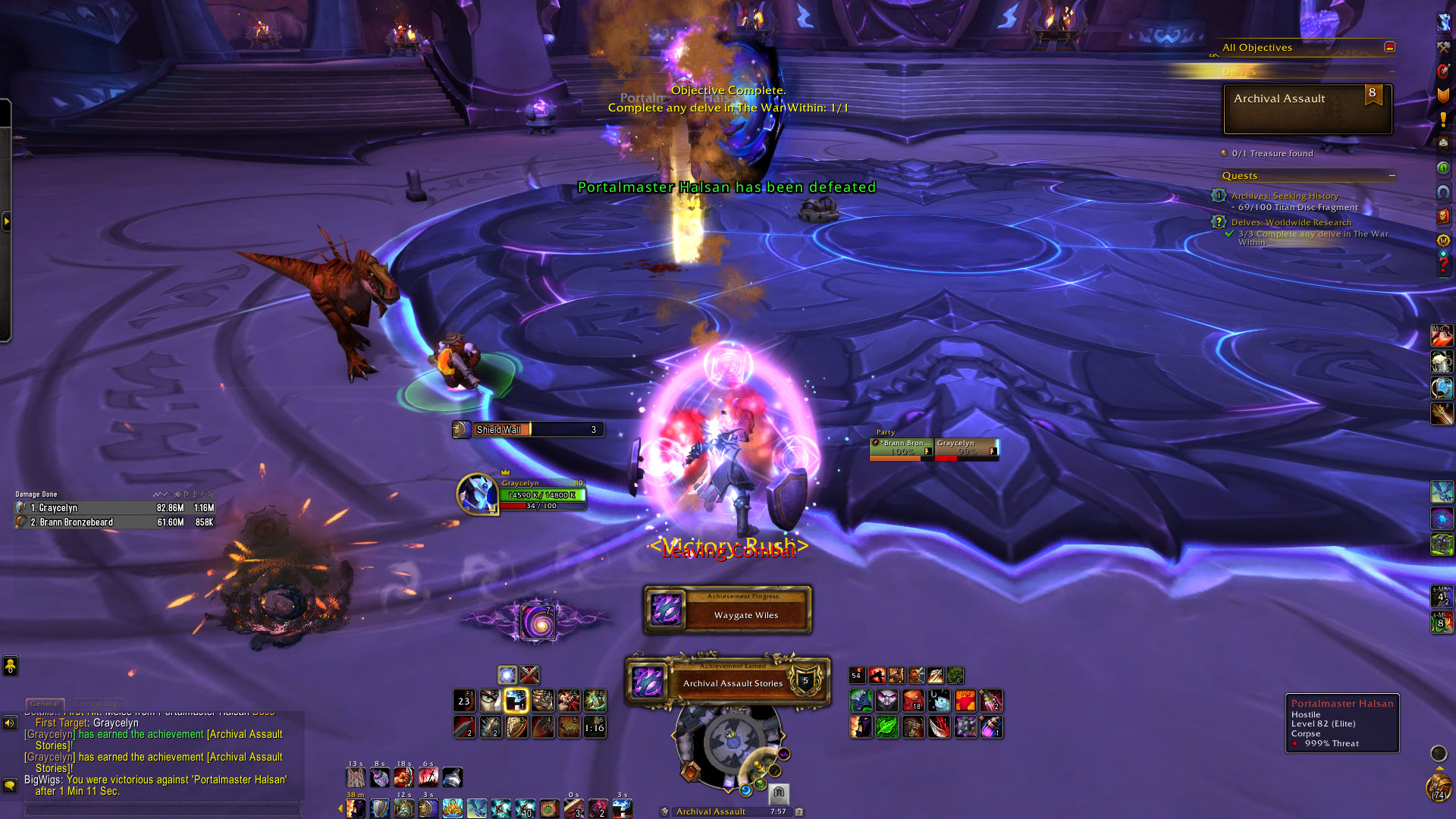Select Brann Bronzebeard in party frames
The width and height of the screenshot is (1456, 819).
tap(901, 448)
